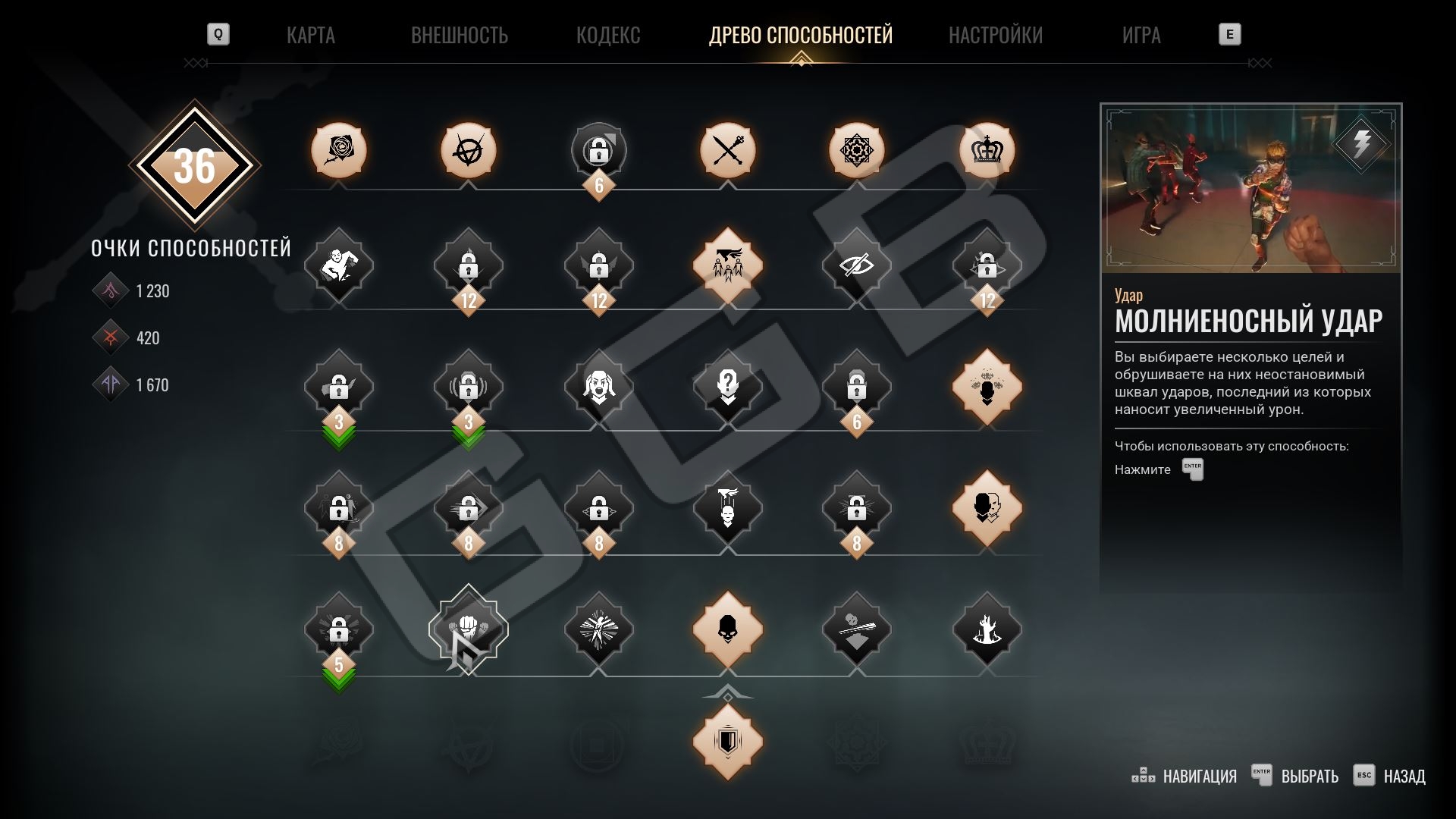The image size is (1456, 819).
Task: Select the КОДЕКС tab
Action: click(607, 35)
